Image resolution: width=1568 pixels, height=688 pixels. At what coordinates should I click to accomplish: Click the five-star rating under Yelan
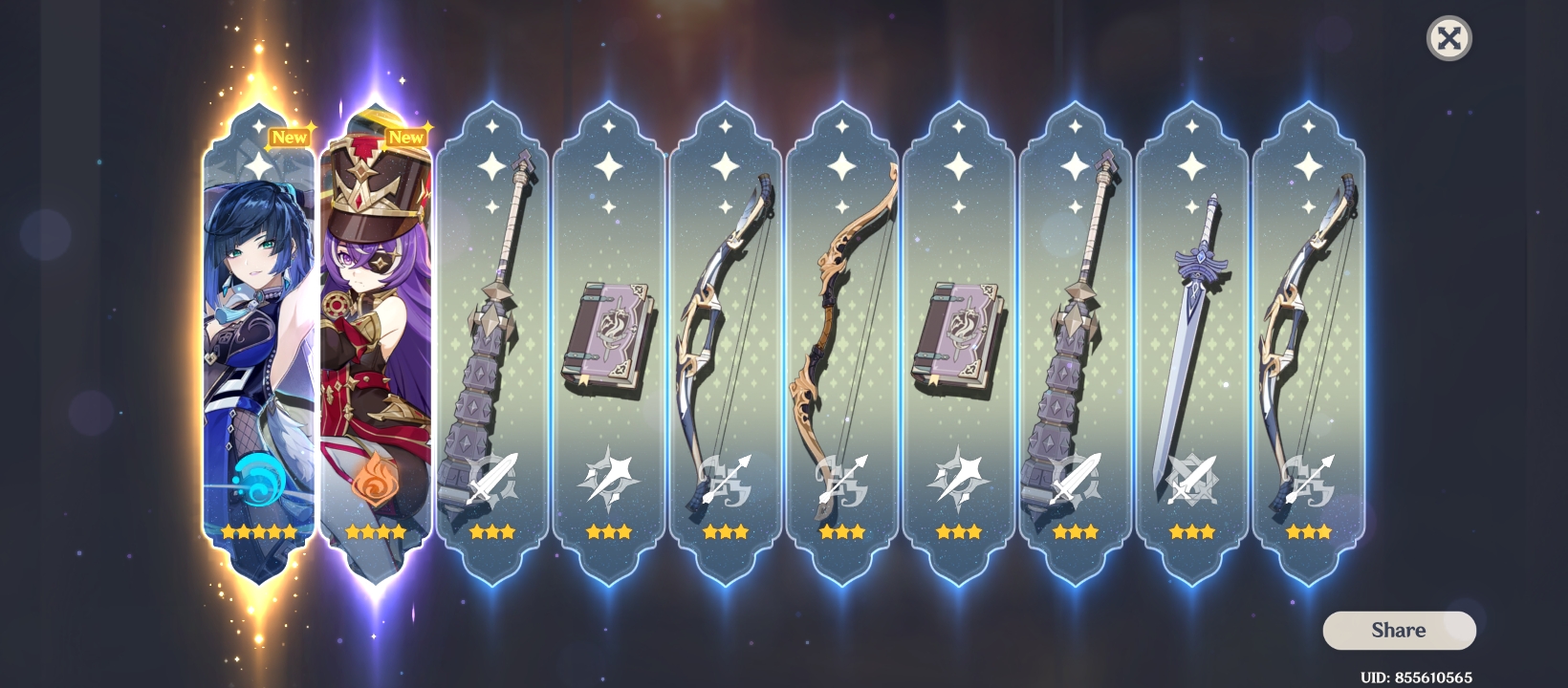point(259,531)
